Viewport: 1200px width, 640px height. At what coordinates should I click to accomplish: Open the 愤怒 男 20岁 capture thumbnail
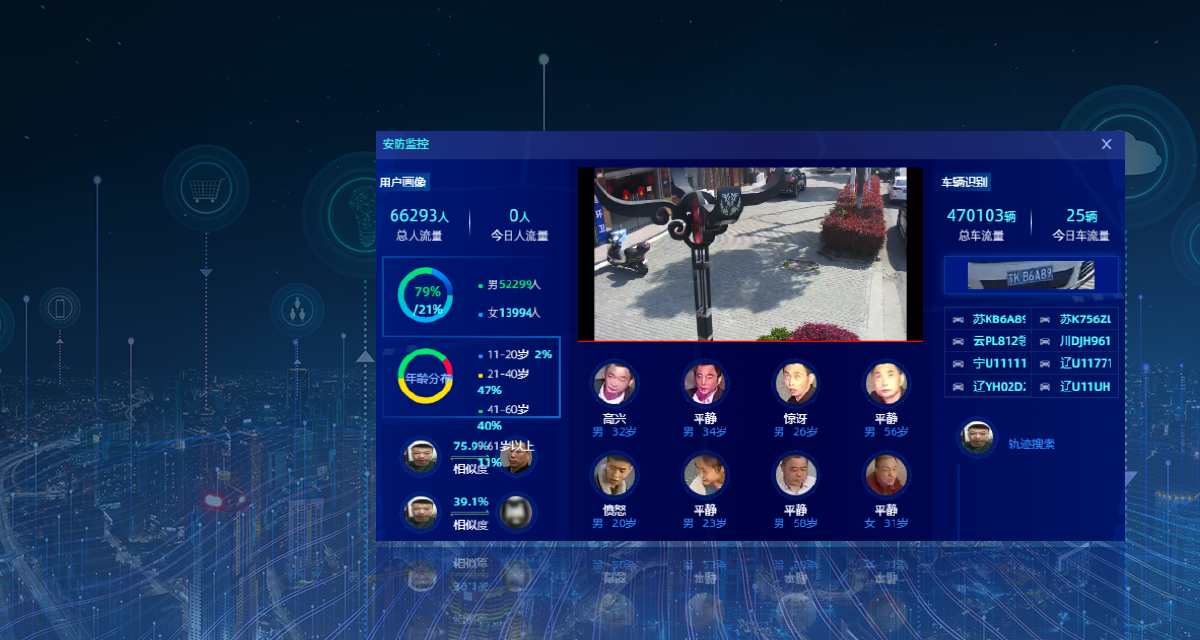(x=614, y=475)
